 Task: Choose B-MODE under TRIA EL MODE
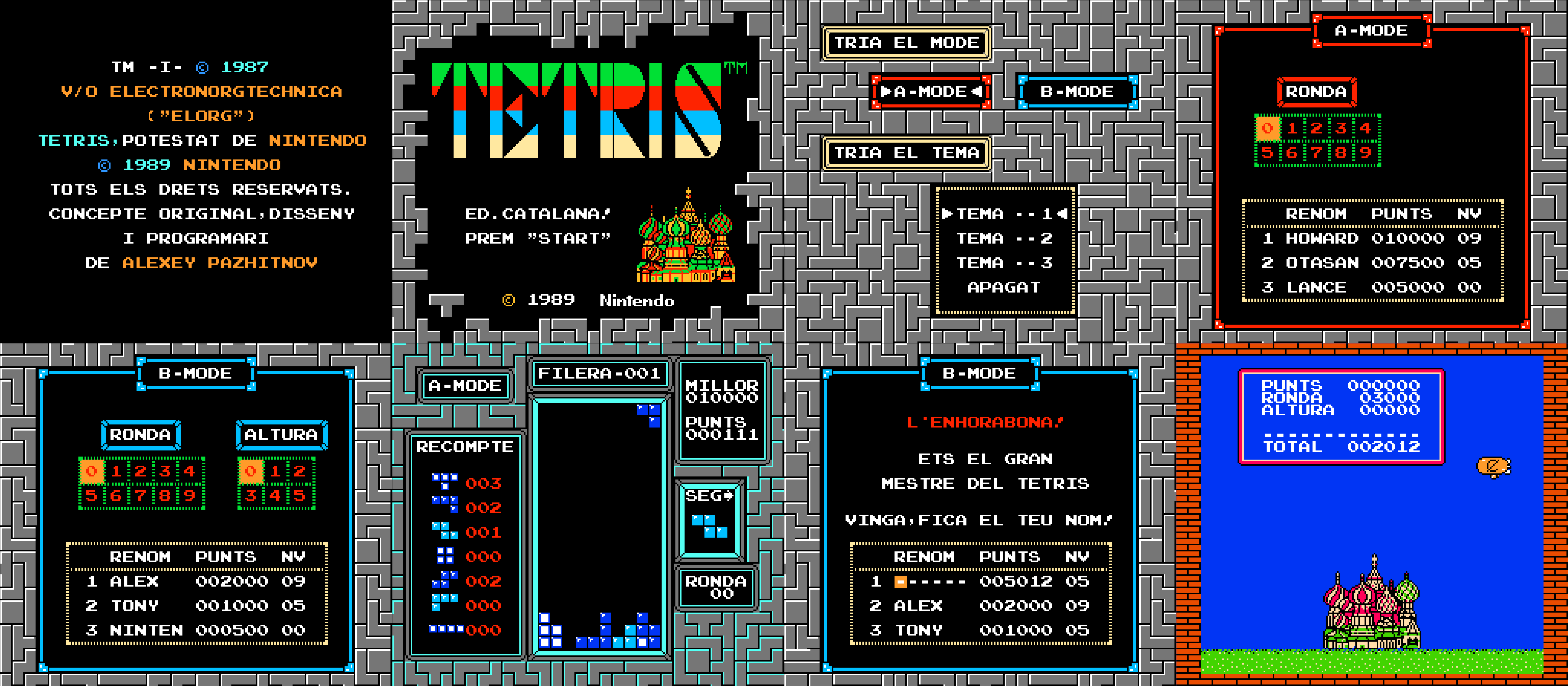pos(1077,92)
